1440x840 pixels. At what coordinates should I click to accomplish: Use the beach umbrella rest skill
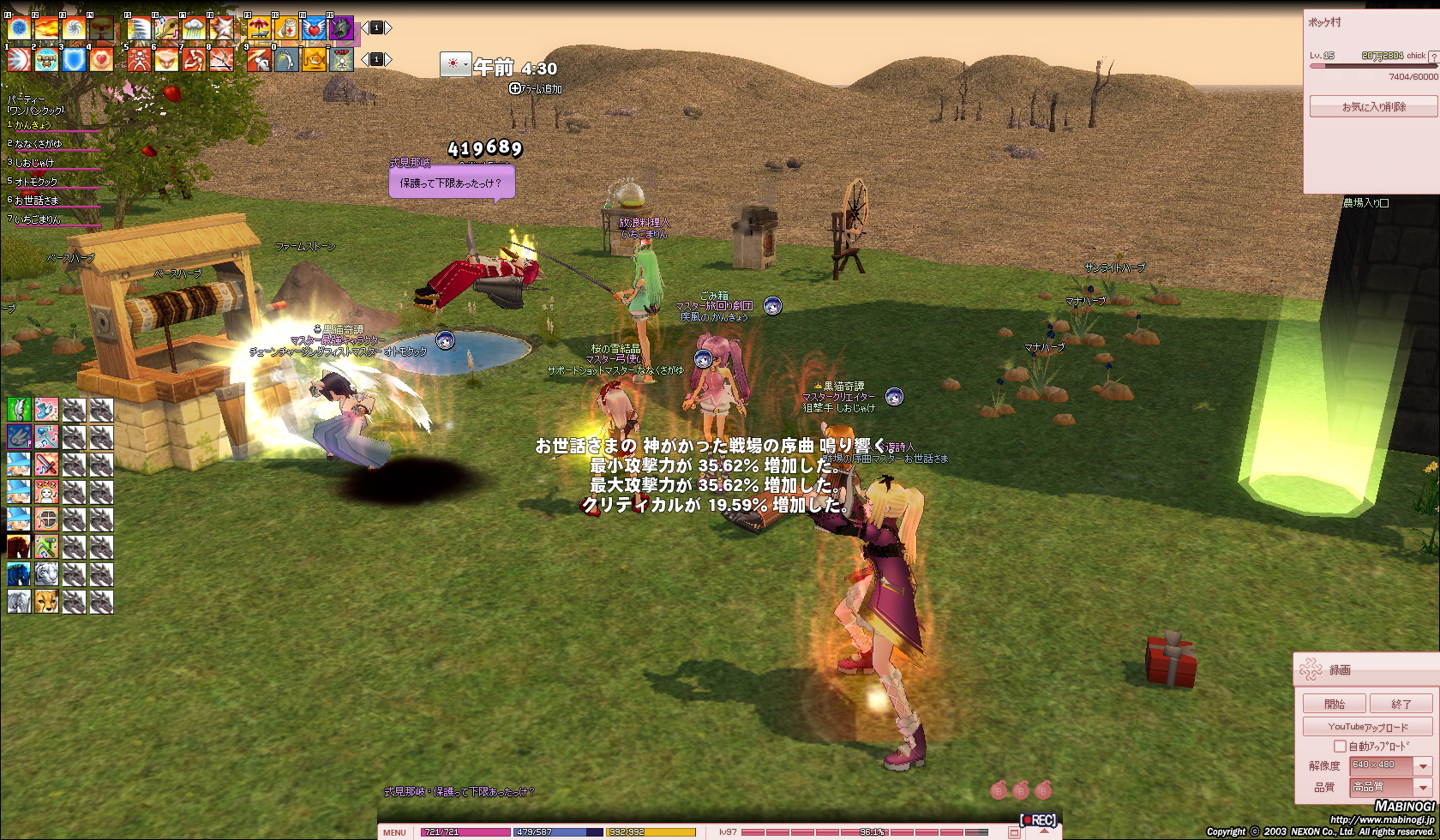click(259, 28)
